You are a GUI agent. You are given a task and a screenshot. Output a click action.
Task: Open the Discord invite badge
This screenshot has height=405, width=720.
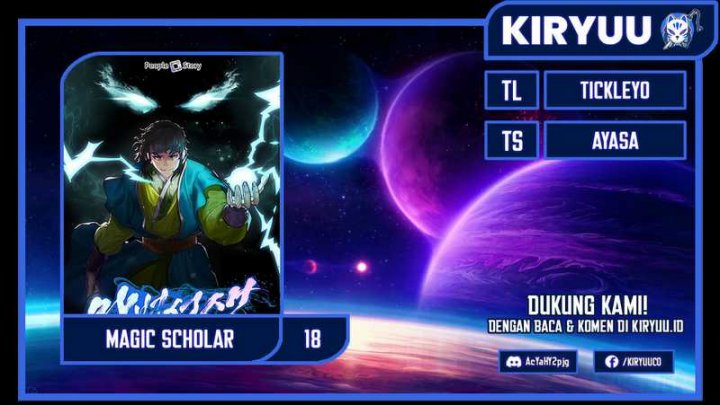[x=538, y=362]
